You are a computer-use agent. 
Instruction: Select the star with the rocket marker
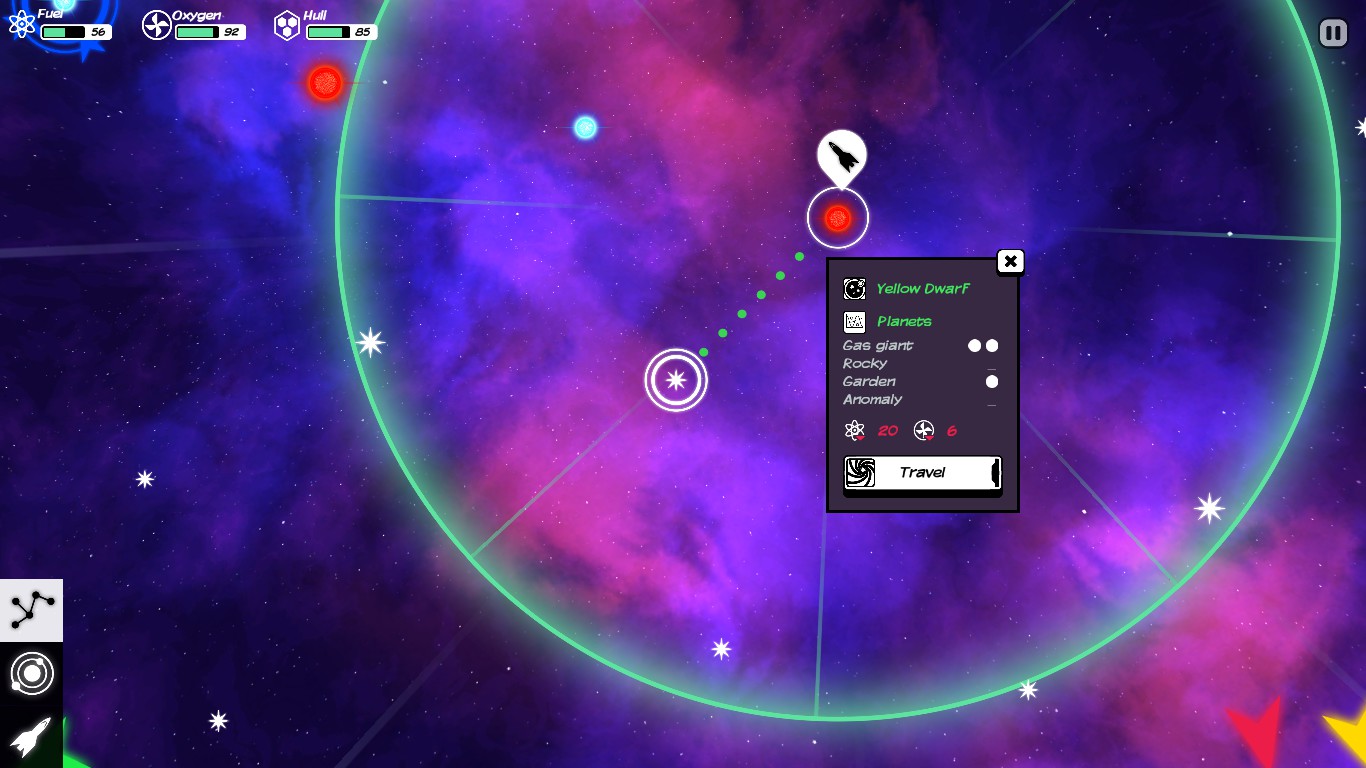pyautogui.click(x=838, y=218)
